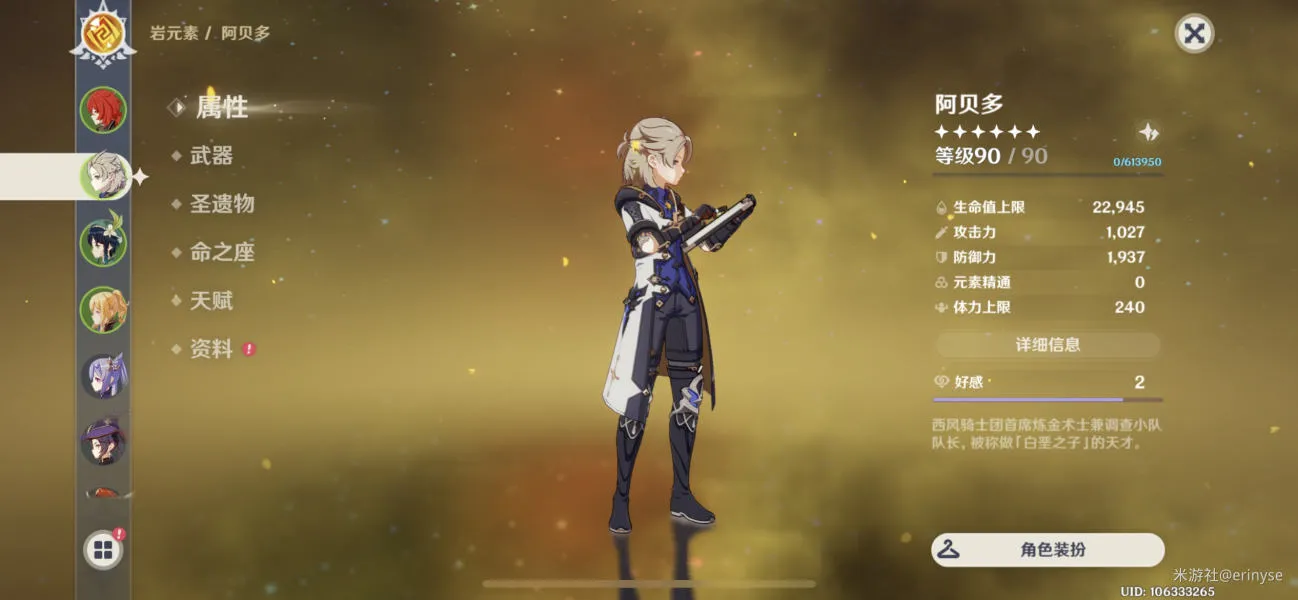1298x600 pixels.
Task: Select the 命之座 constellation tab
Action: [x=222, y=252]
